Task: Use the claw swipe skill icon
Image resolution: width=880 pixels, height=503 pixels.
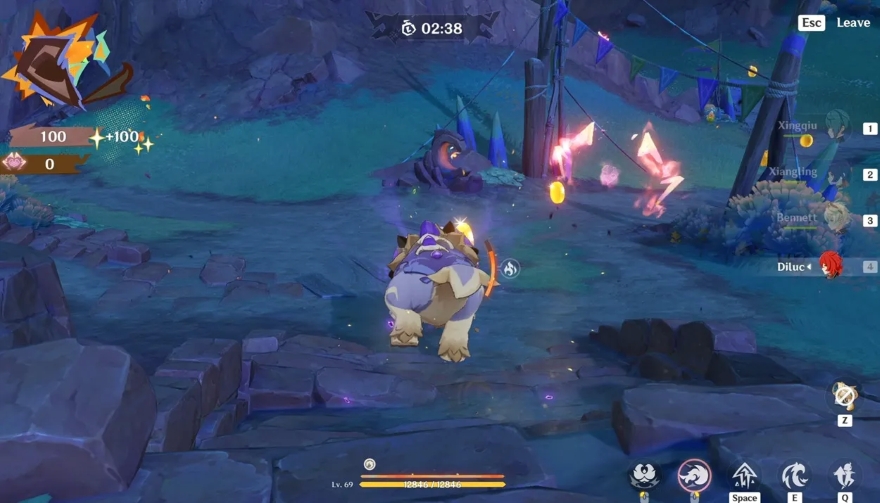Action: (795, 475)
